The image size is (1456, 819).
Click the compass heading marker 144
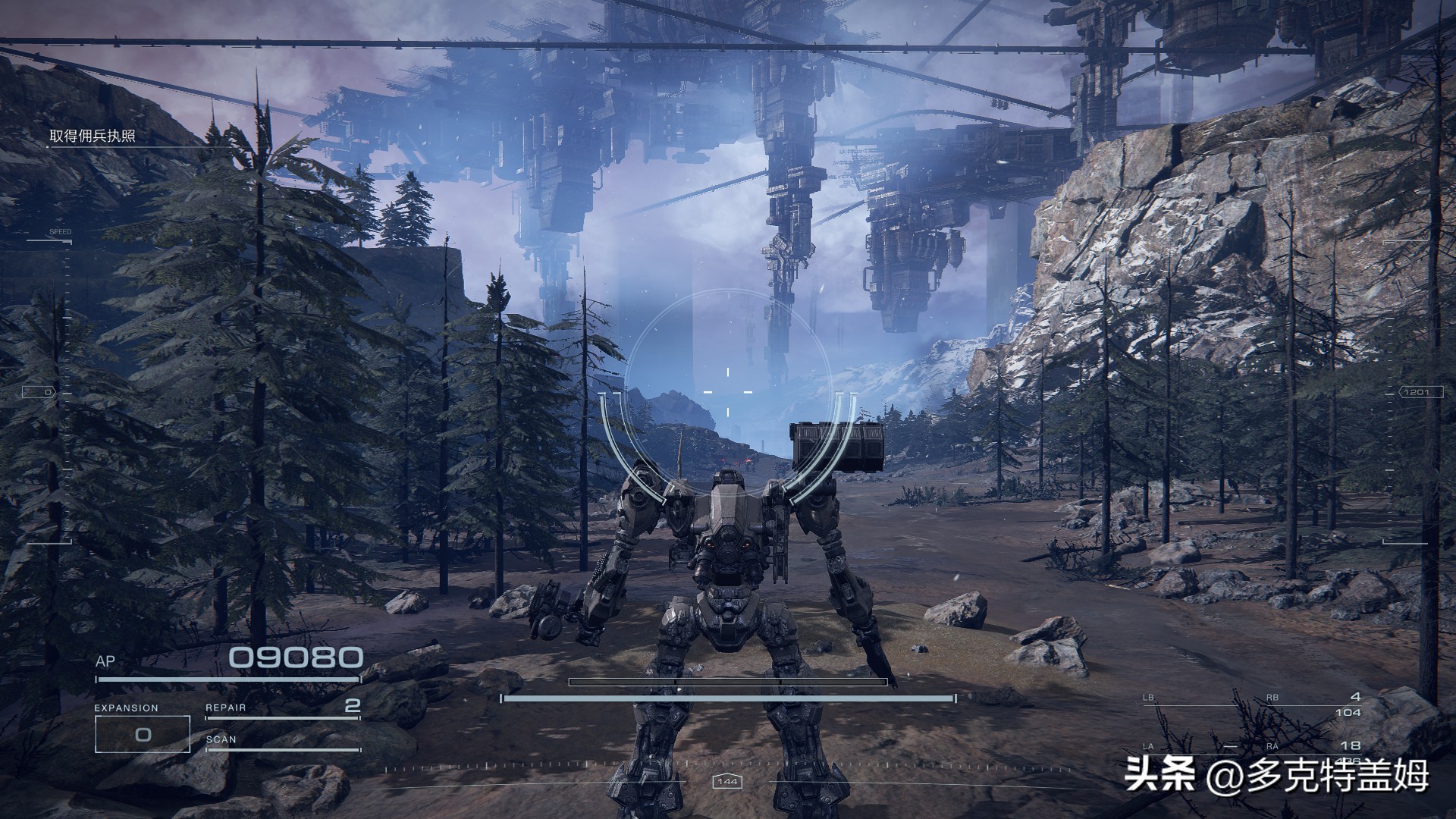click(x=727, y=782)
